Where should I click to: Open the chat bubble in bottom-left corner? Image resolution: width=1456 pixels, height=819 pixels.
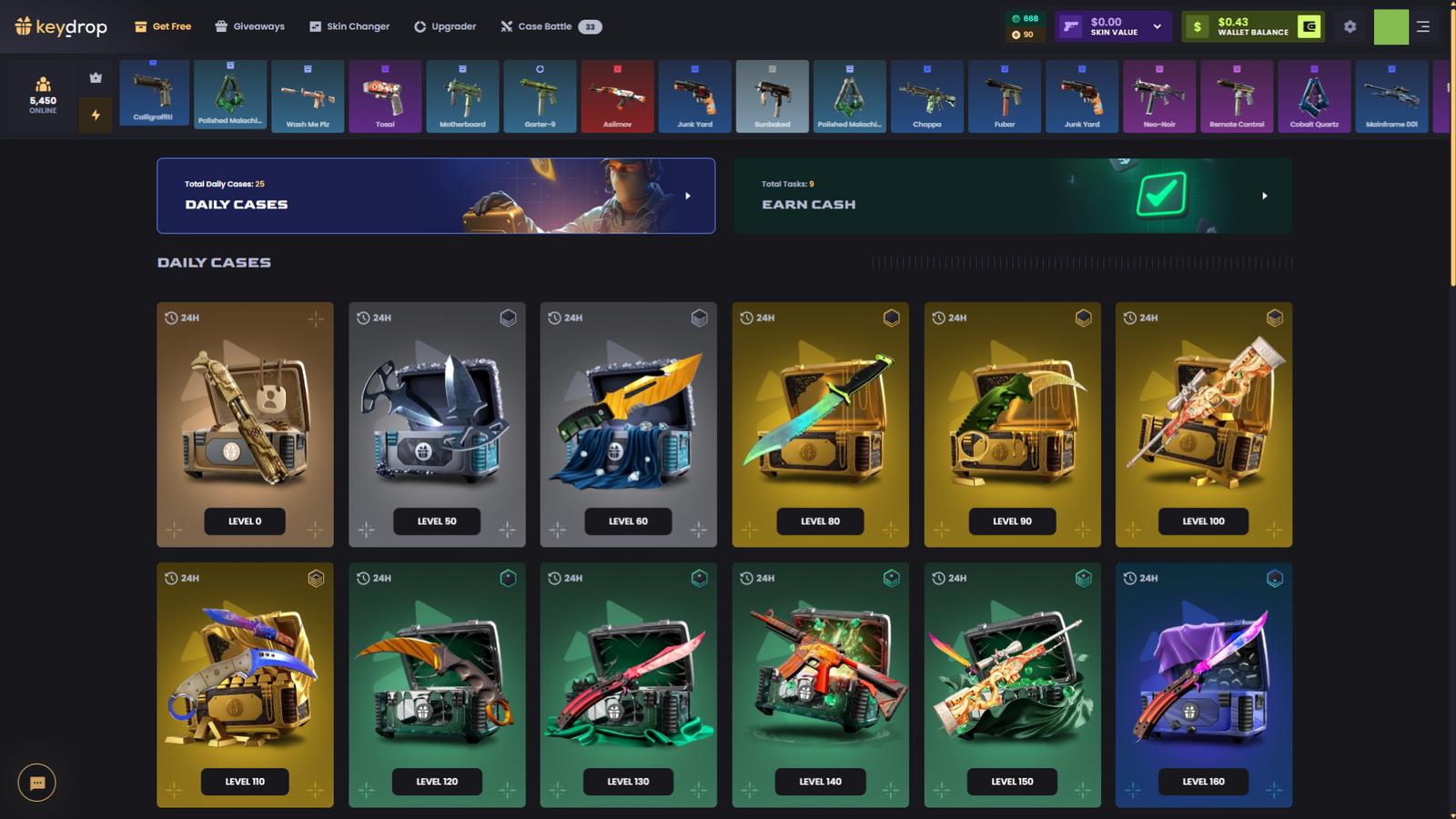(36, 783)
